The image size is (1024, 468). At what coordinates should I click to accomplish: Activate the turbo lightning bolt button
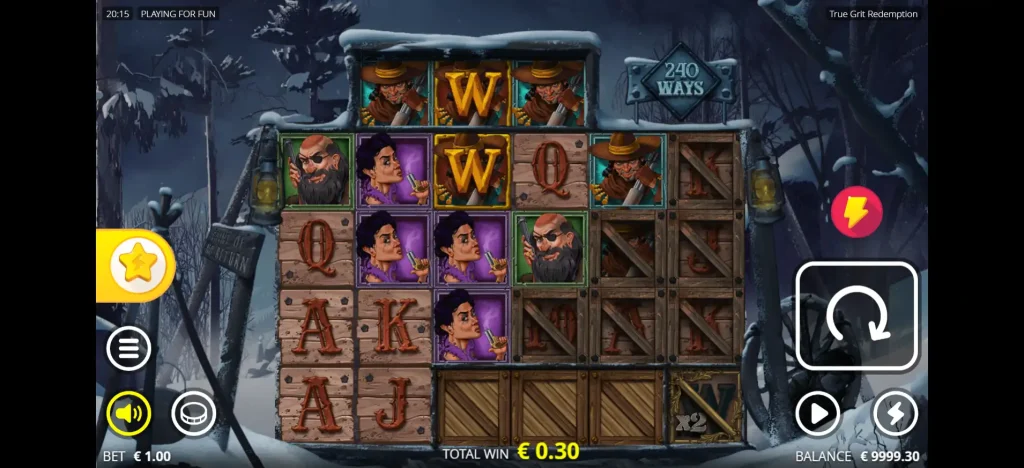895,412
